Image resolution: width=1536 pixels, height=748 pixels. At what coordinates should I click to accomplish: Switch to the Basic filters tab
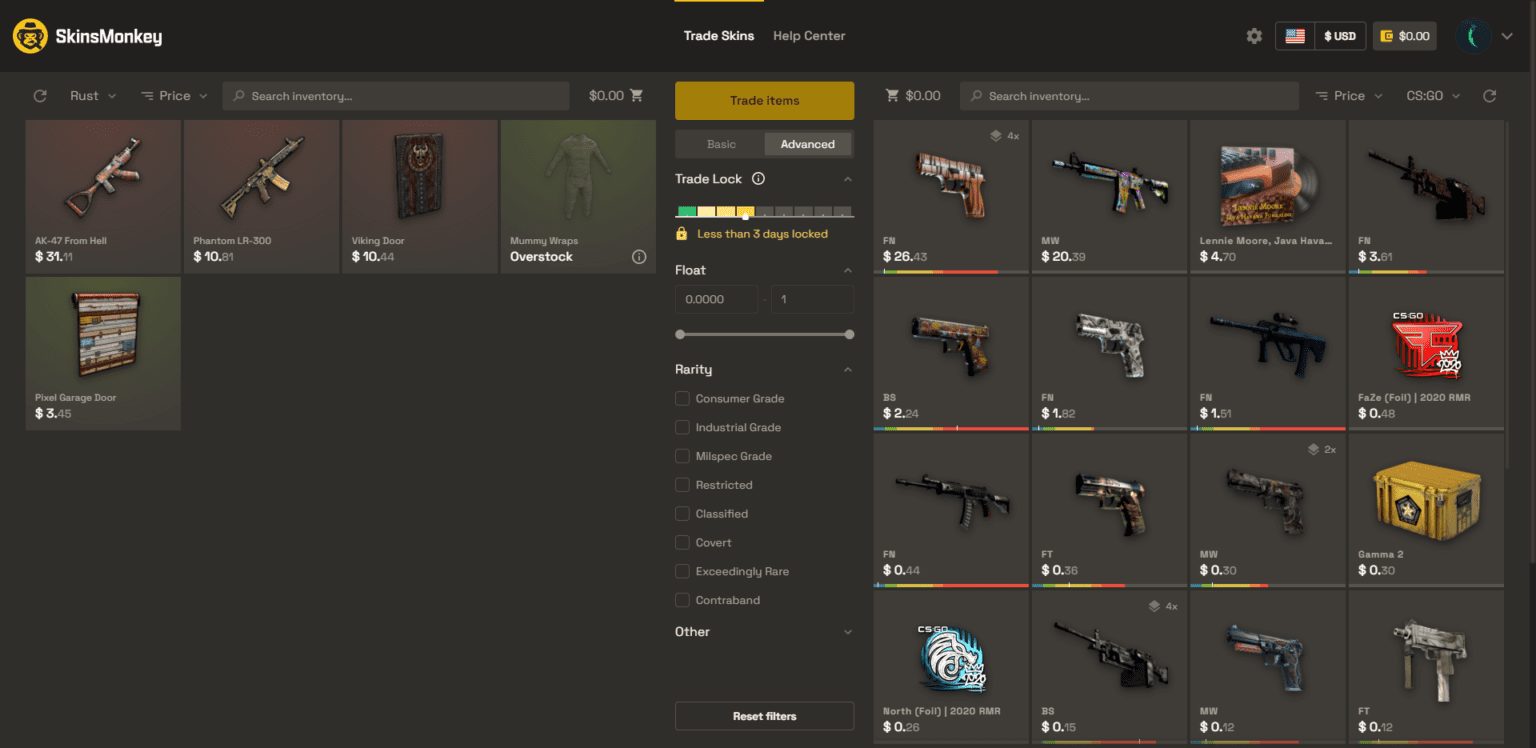tap(719, 143)
